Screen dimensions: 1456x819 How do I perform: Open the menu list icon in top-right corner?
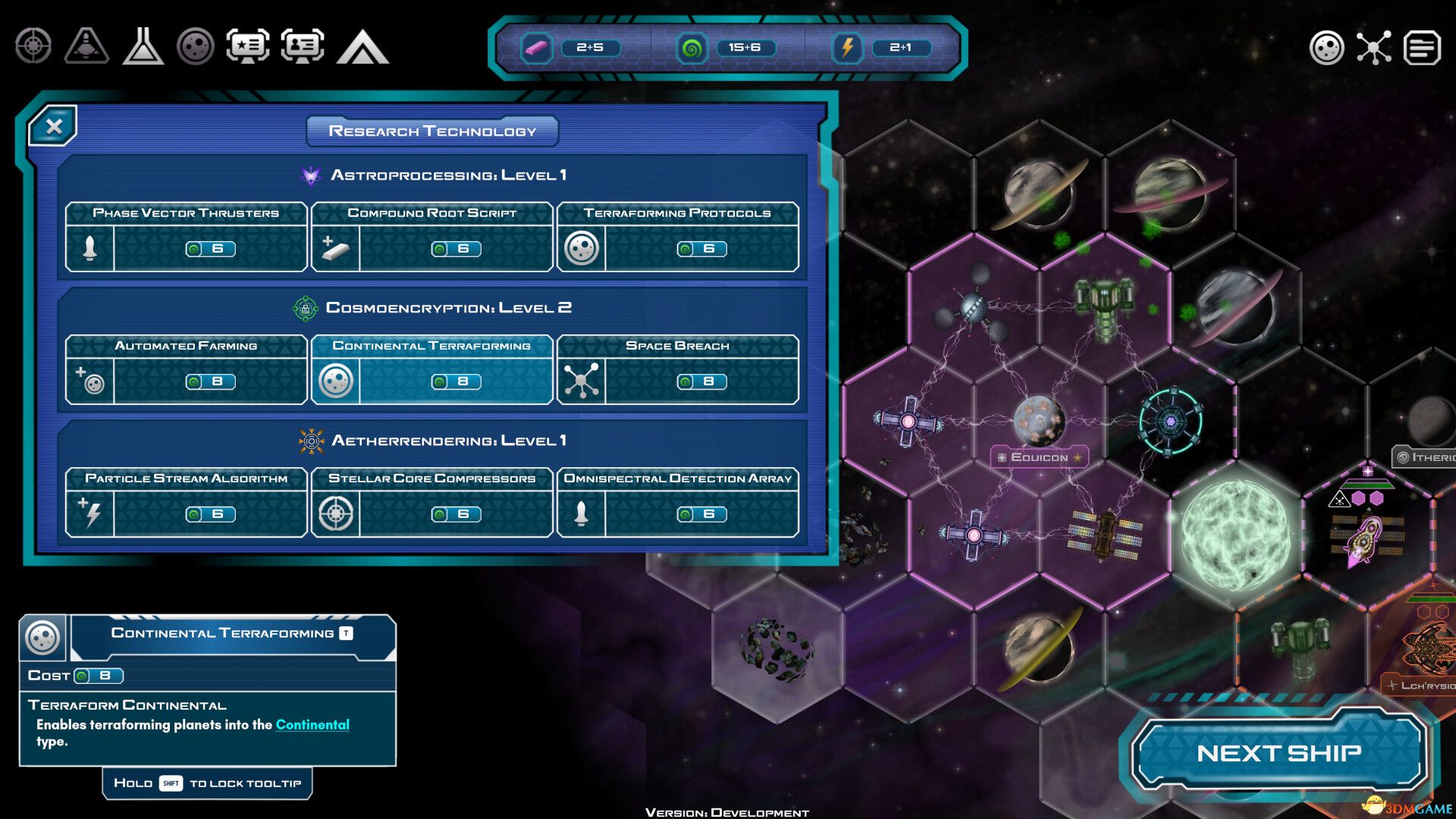pos(1423,47)
